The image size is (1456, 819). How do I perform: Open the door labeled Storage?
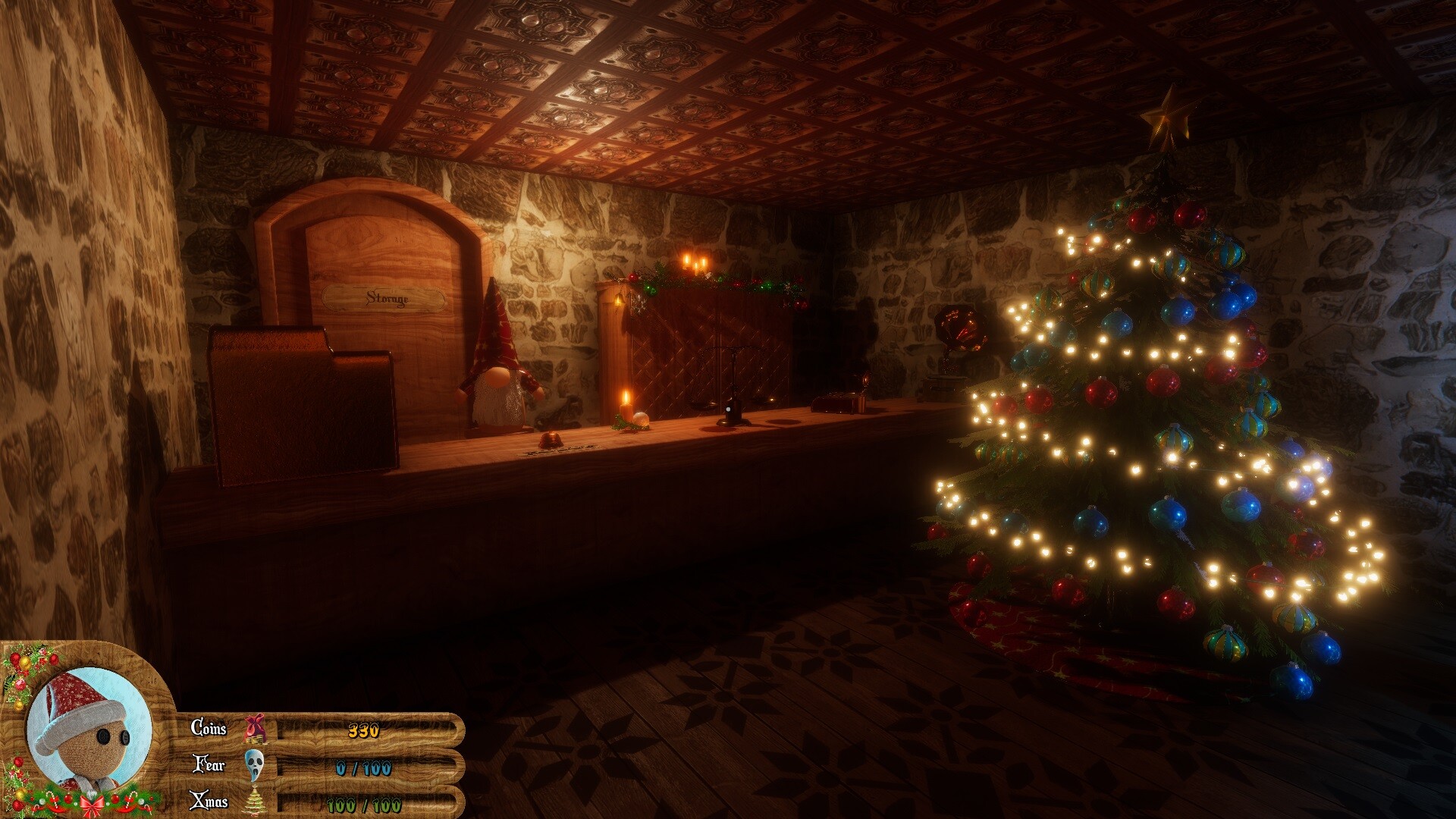[387, 300]
